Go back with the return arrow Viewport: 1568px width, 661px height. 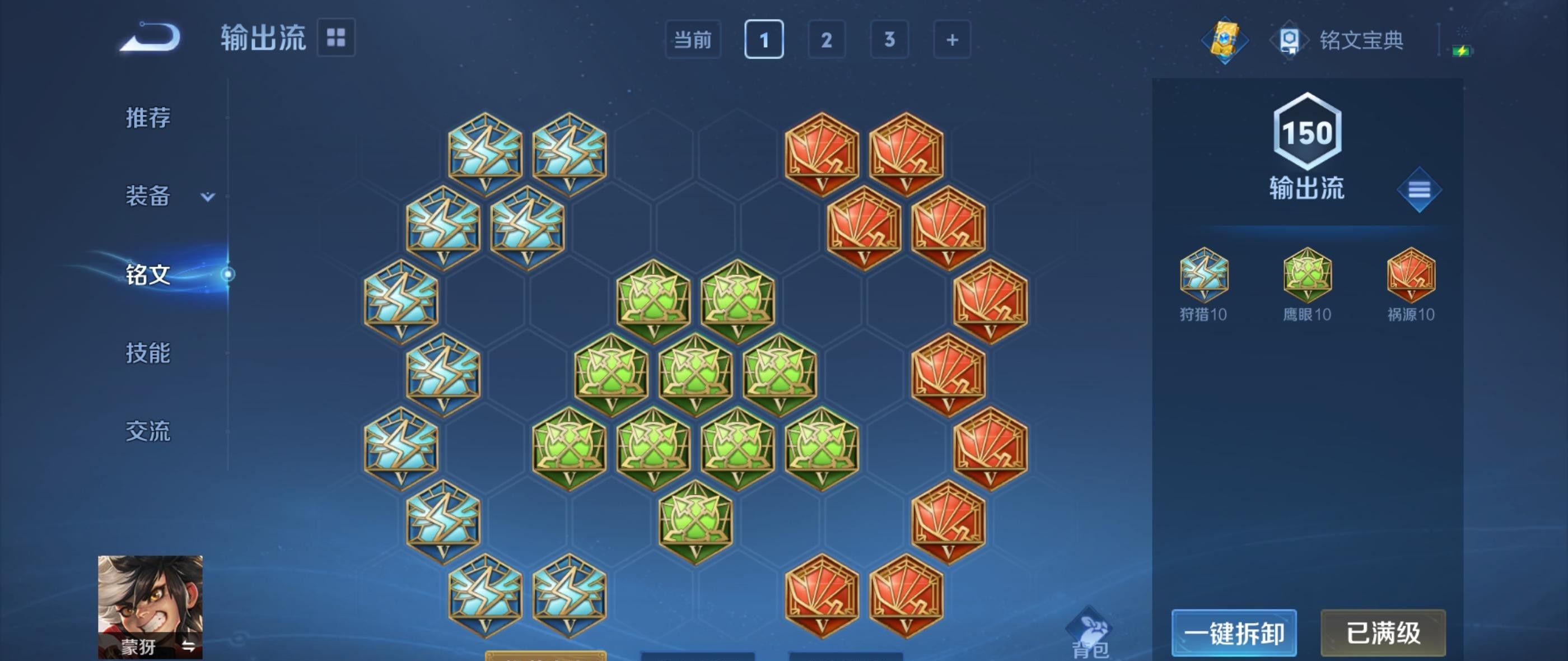point(150,38)
